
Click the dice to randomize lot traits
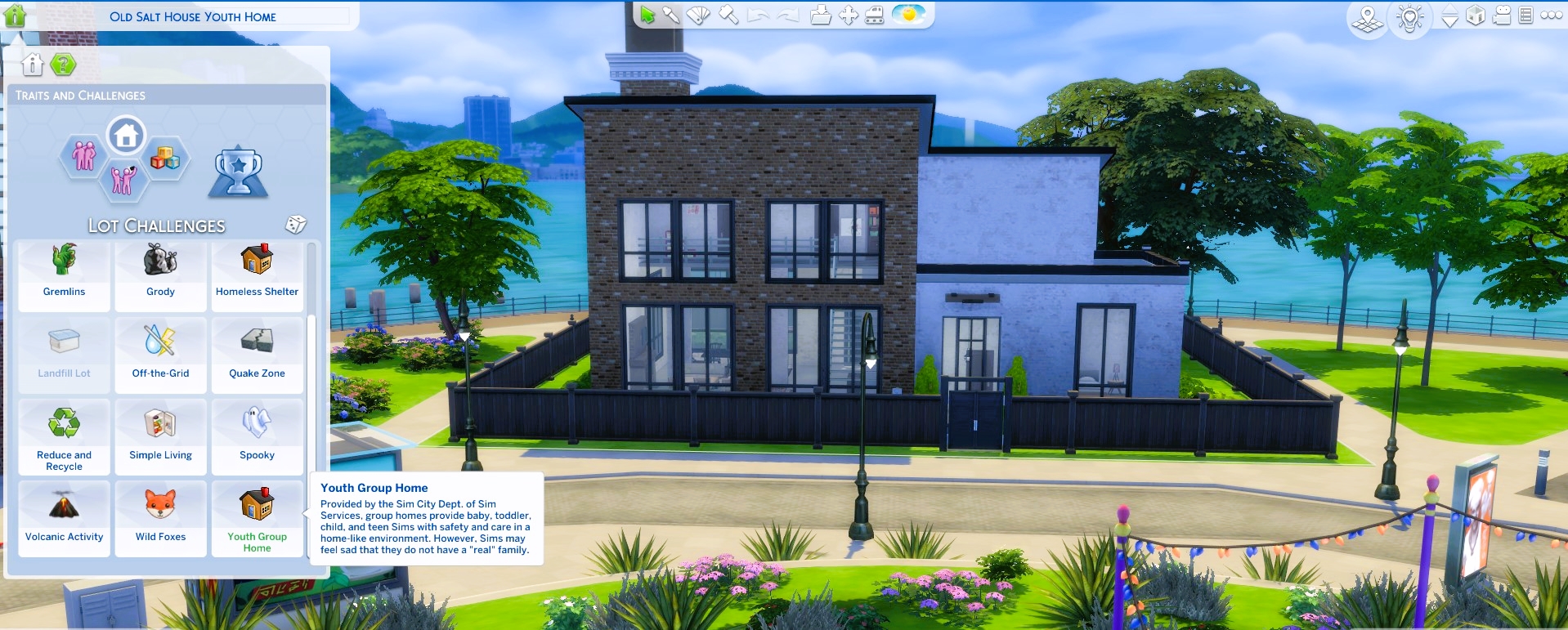298,224
